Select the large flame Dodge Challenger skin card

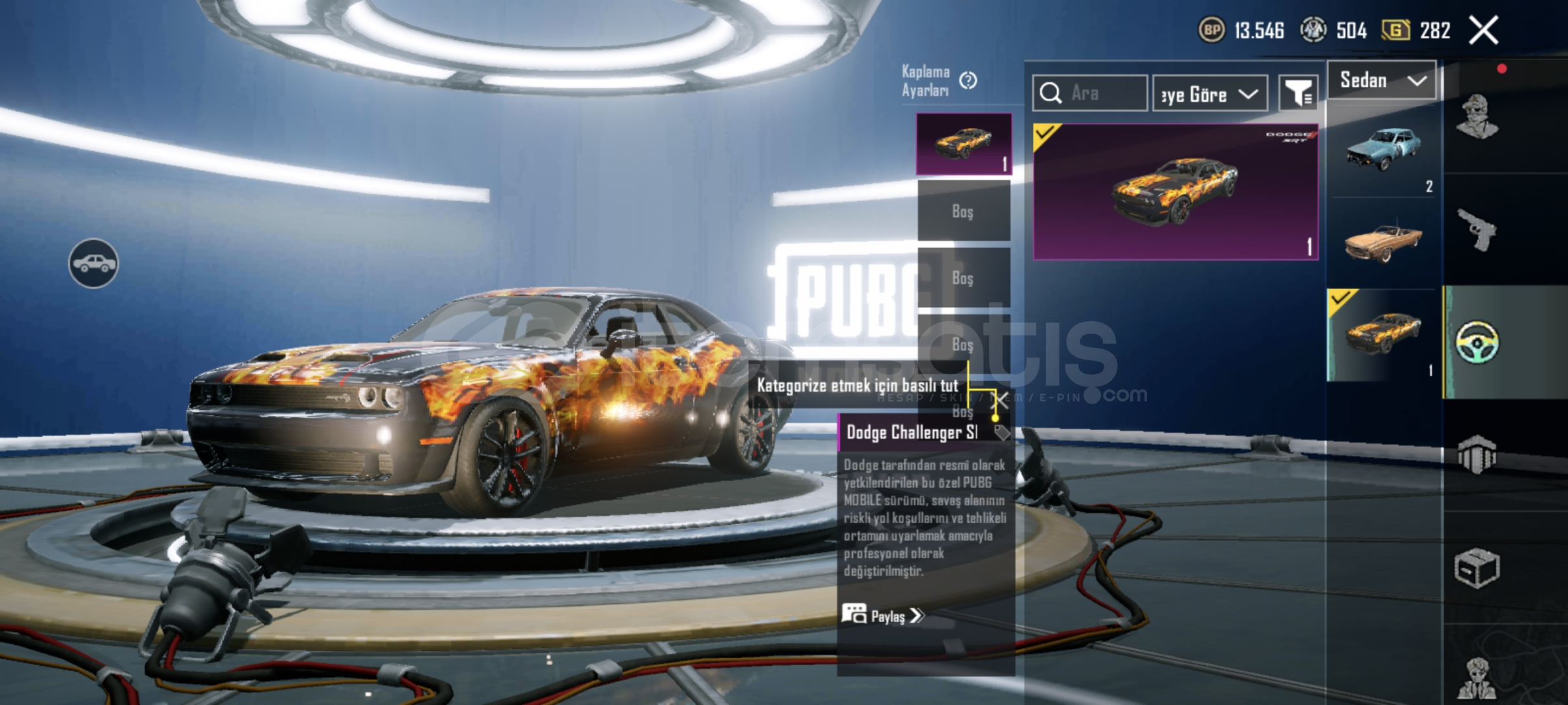1175,191
